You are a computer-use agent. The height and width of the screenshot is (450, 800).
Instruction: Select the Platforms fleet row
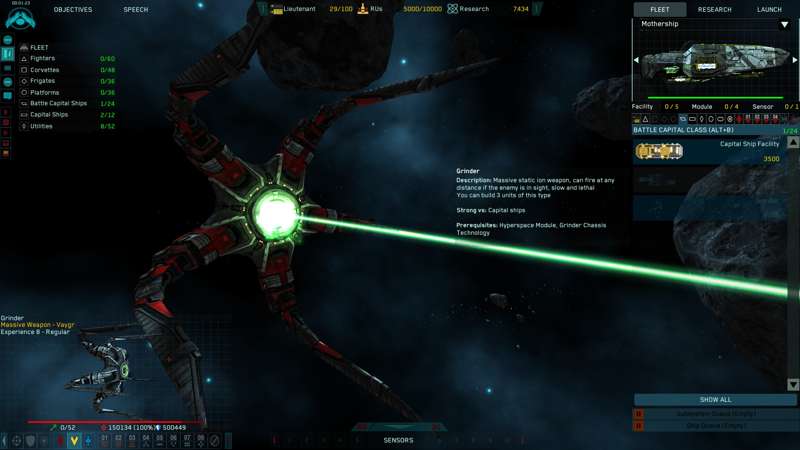tap(60, 92)
